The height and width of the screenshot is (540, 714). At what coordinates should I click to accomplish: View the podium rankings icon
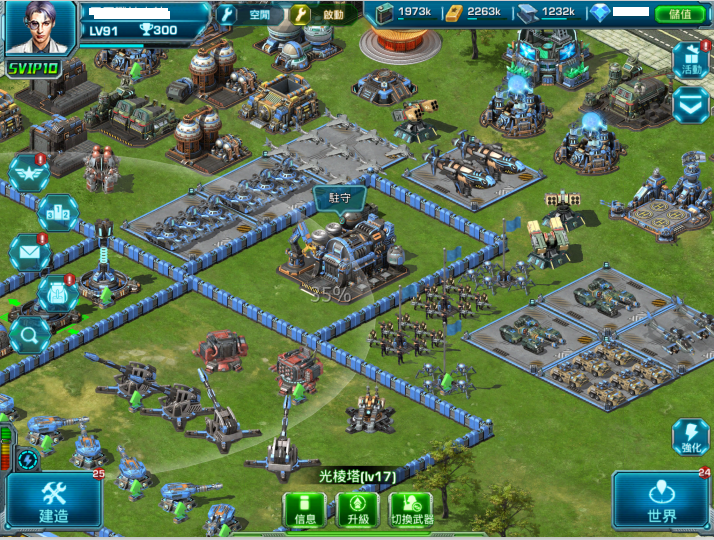click(56, 213)
